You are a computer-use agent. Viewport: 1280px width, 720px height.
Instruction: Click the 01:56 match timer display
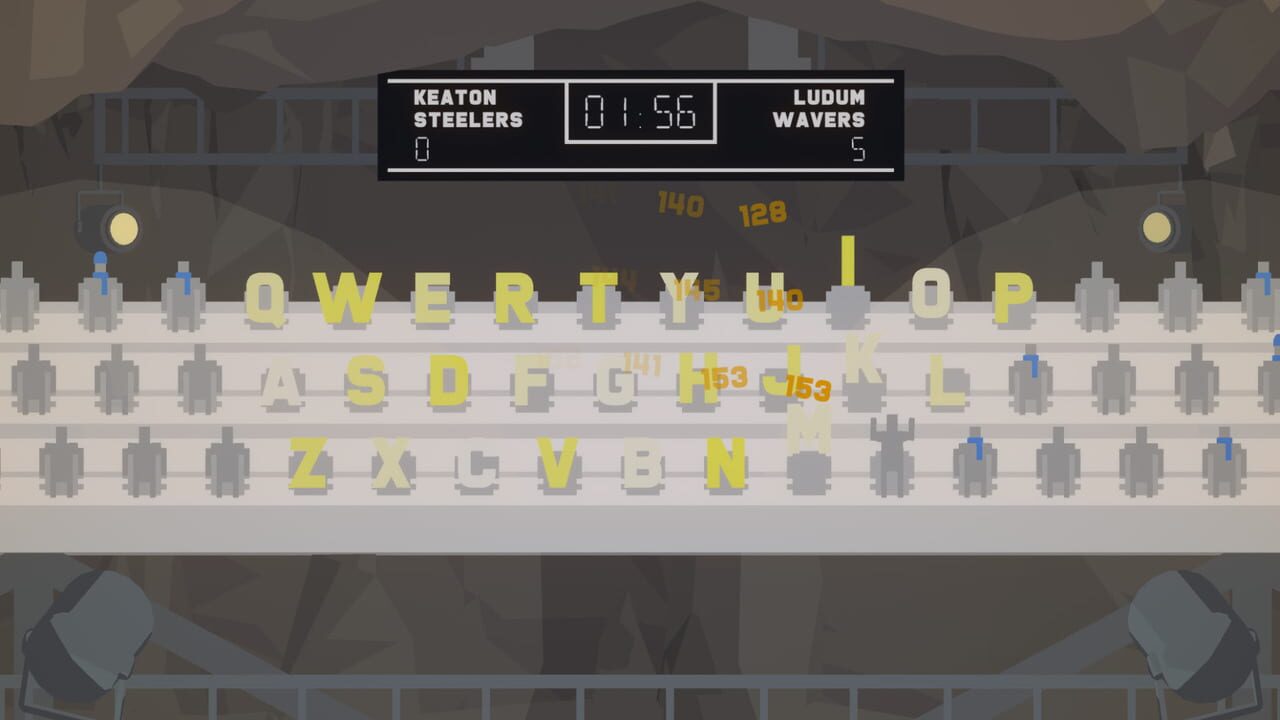pos(641,113)
